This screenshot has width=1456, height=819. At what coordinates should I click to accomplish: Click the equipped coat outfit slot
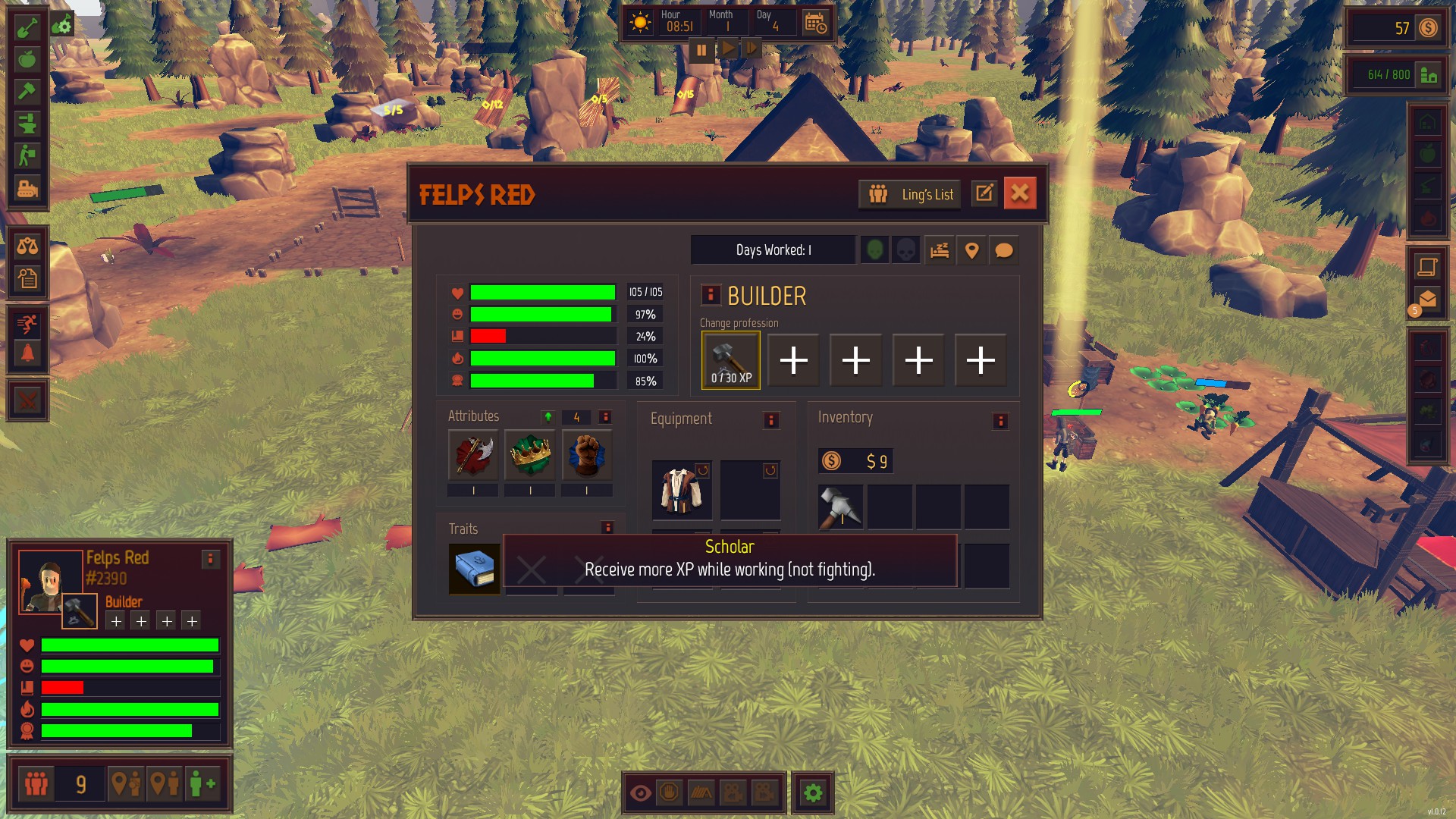pos(681,490)
